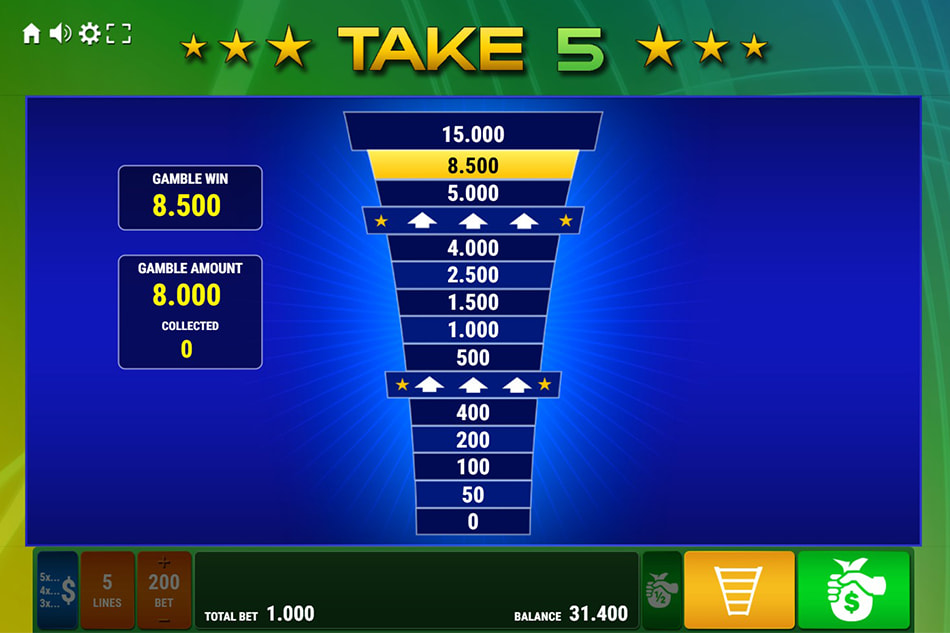Toggle the sound speaker icon
Viewport: 950px width, 633px height.
(60, 34)
